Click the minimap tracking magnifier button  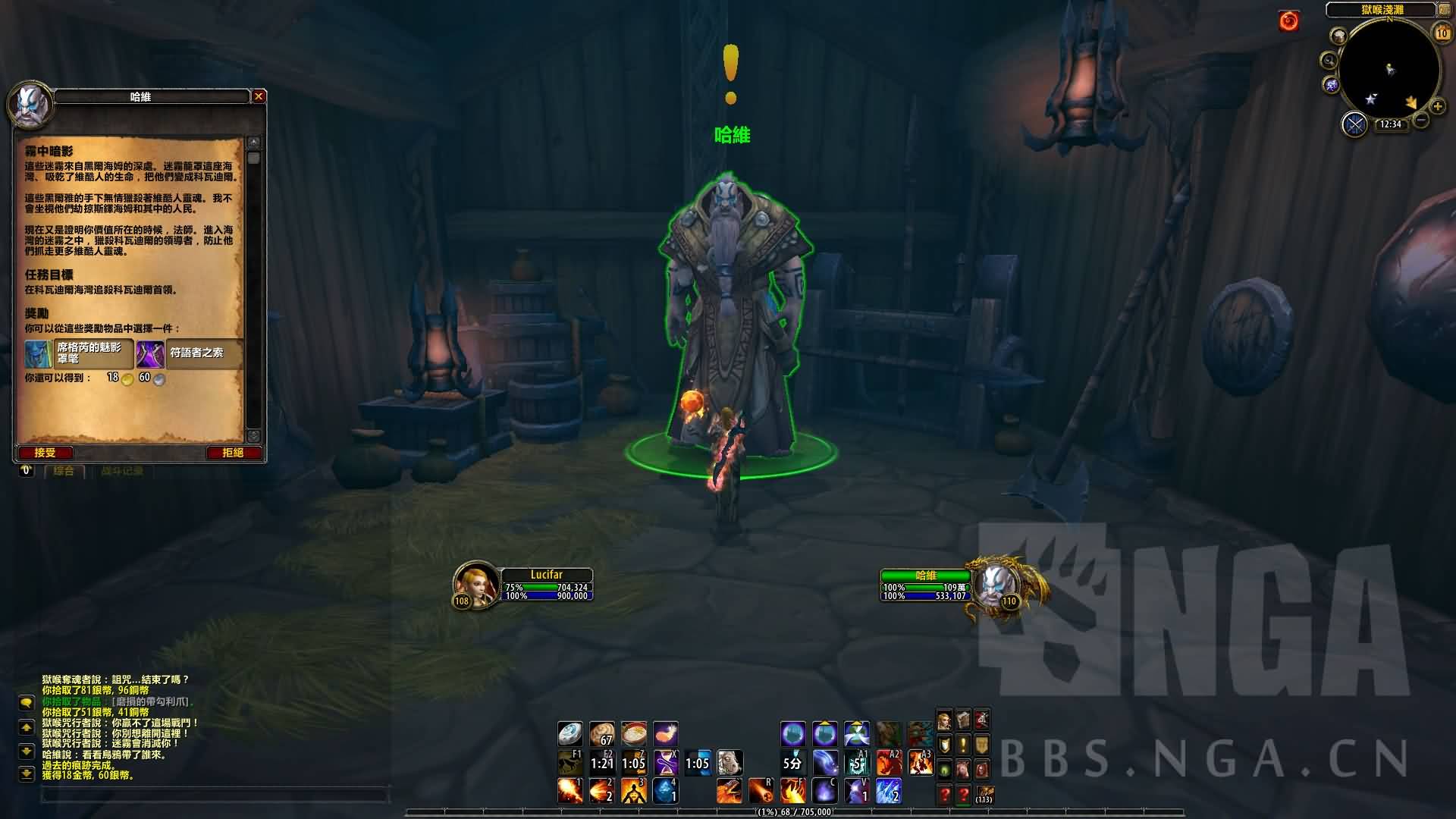coord(1329,60)
